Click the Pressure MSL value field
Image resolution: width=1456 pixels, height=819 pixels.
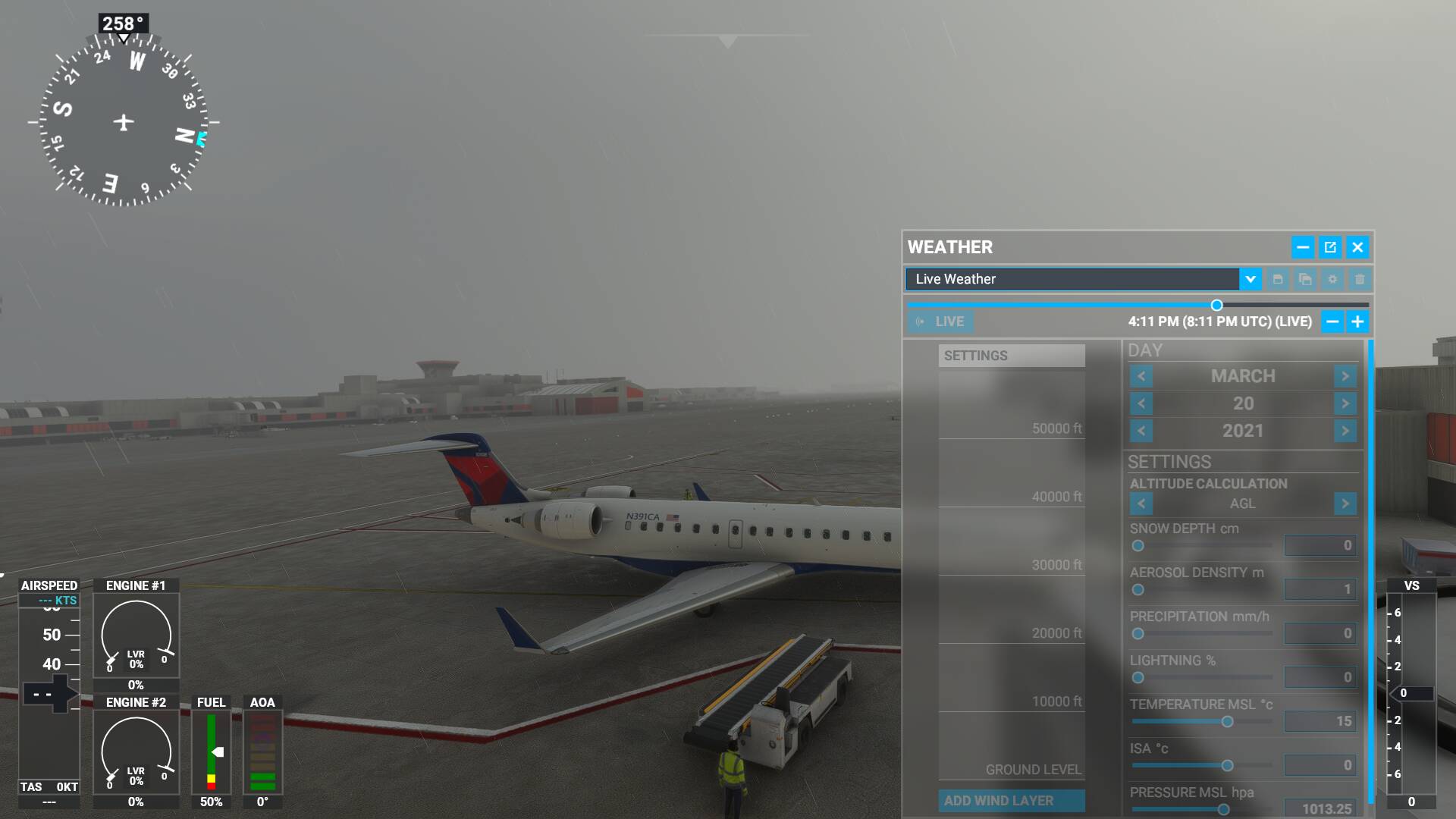tap(1319, 809)
